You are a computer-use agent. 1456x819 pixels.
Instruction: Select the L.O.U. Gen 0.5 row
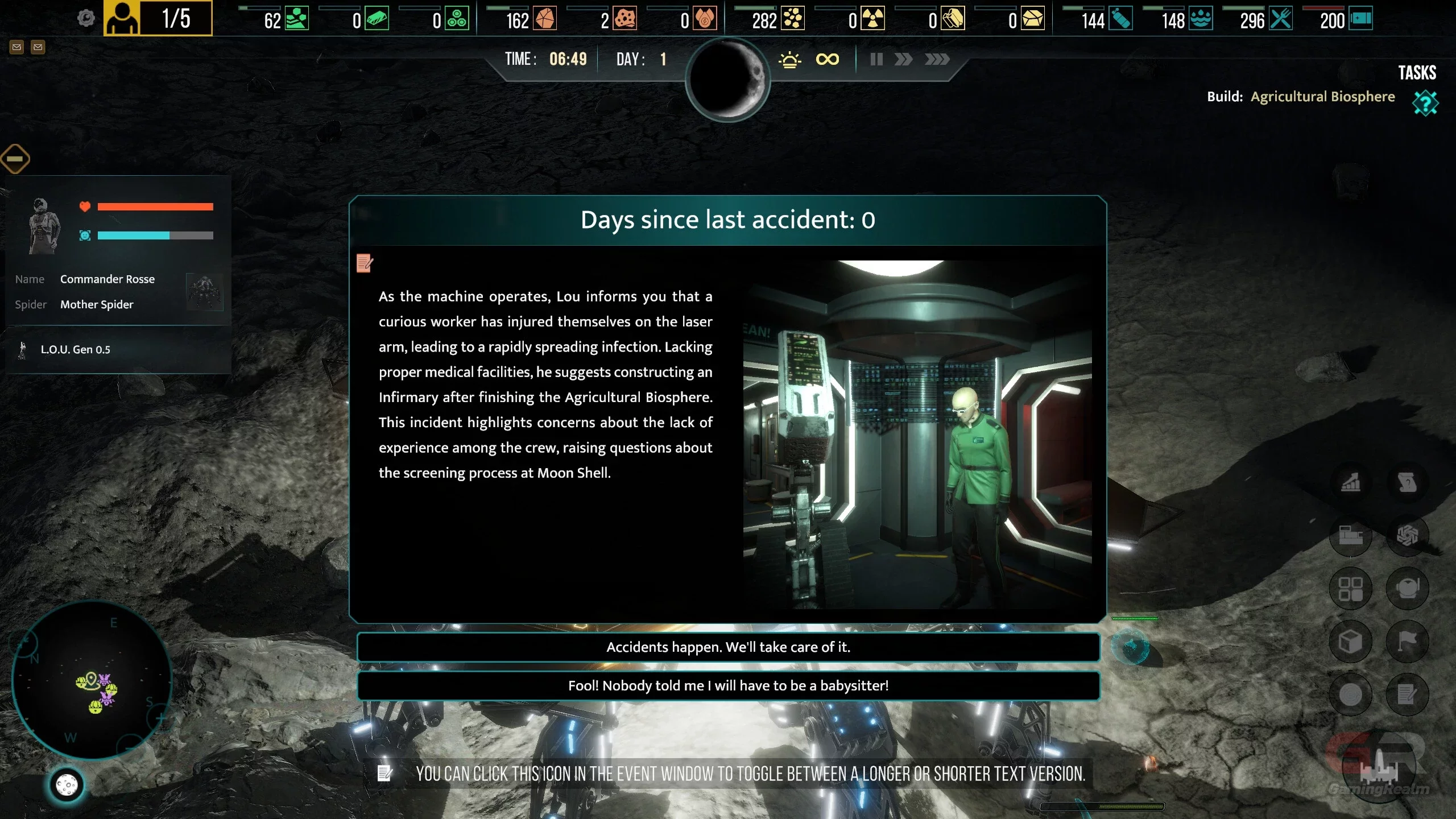point(75,350)
